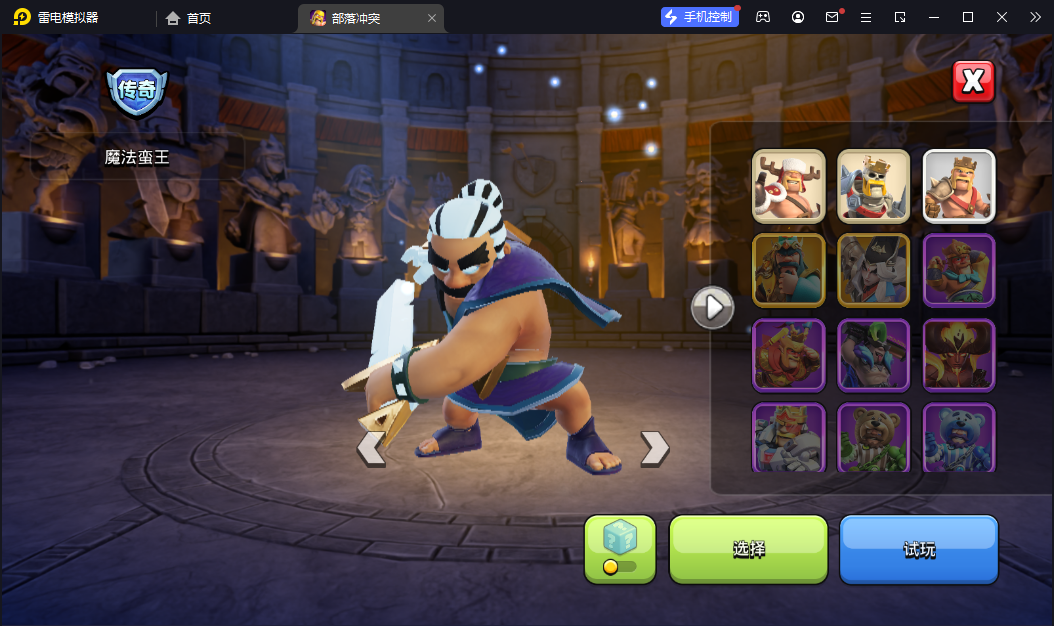This screenshot has height=626, width=1054.
Task: Select the reindeer antler king skin
Action: pyautogui.click(x=788, y=185)
